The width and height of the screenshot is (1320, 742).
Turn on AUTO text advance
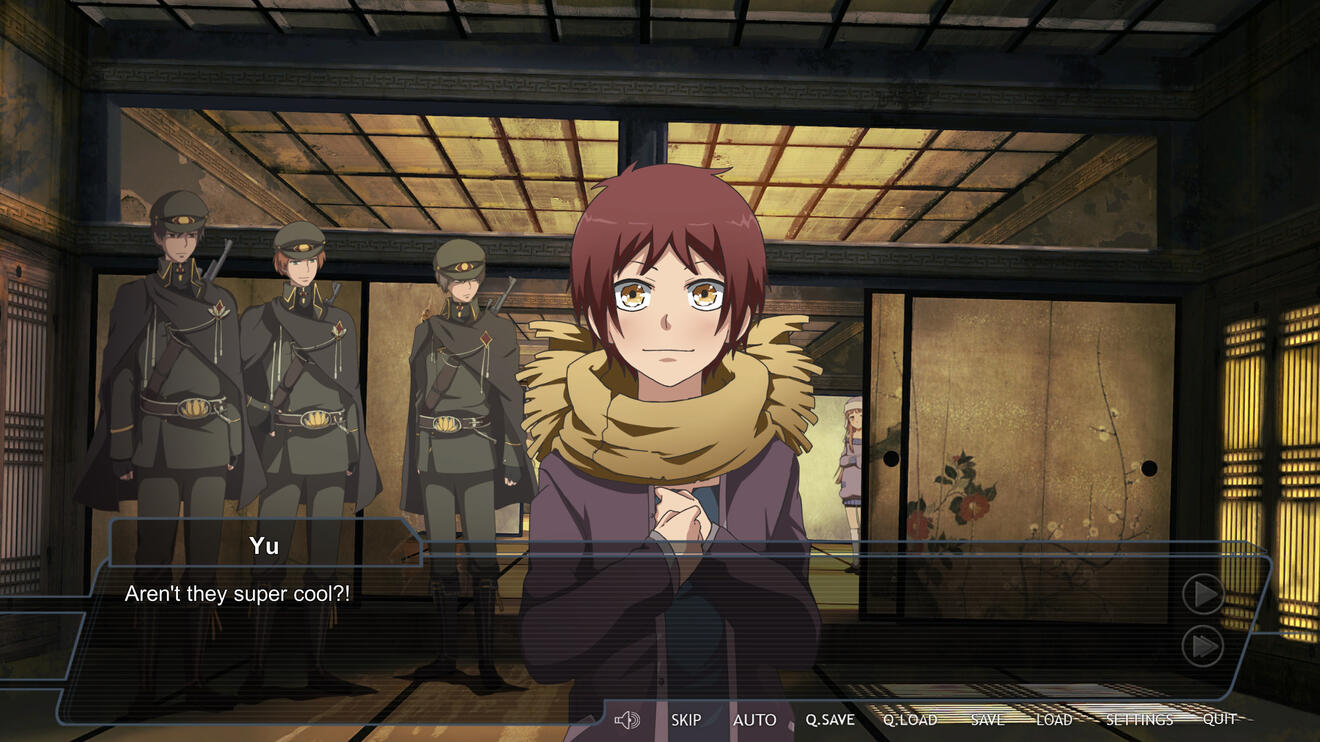tap(754, 720)
